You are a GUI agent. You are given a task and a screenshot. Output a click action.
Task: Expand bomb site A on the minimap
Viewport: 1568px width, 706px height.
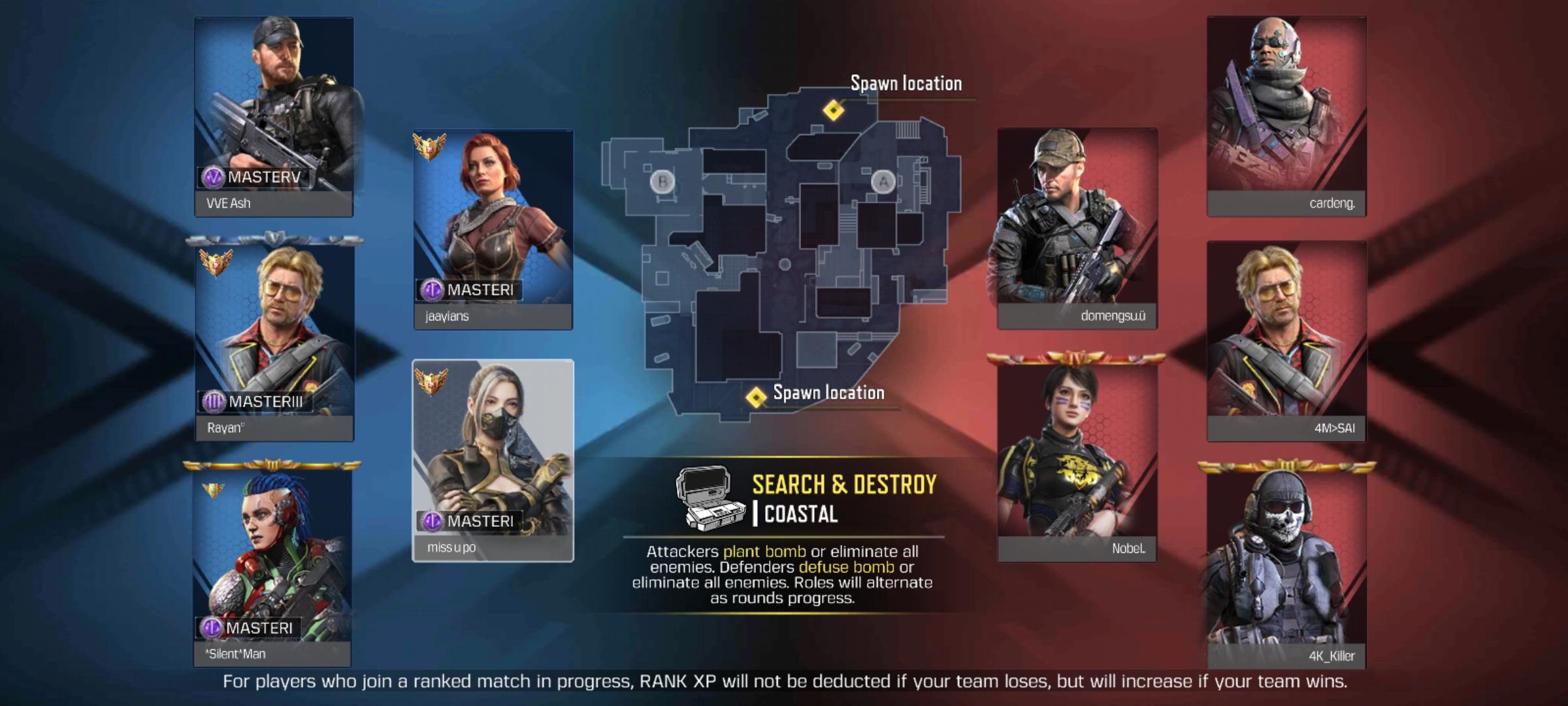(x=884, y=181)
